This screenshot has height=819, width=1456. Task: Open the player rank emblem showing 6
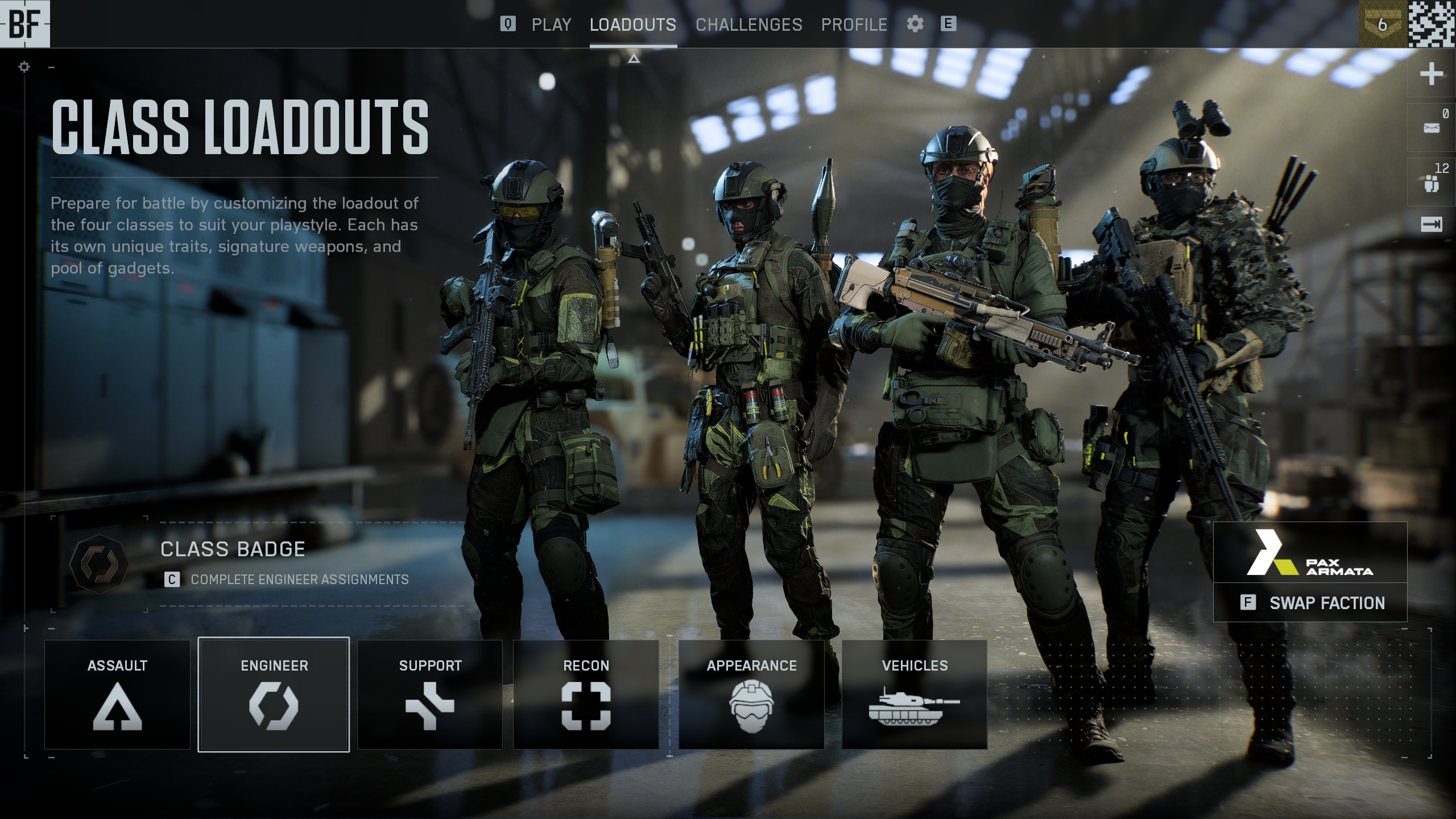(1382, 24)
